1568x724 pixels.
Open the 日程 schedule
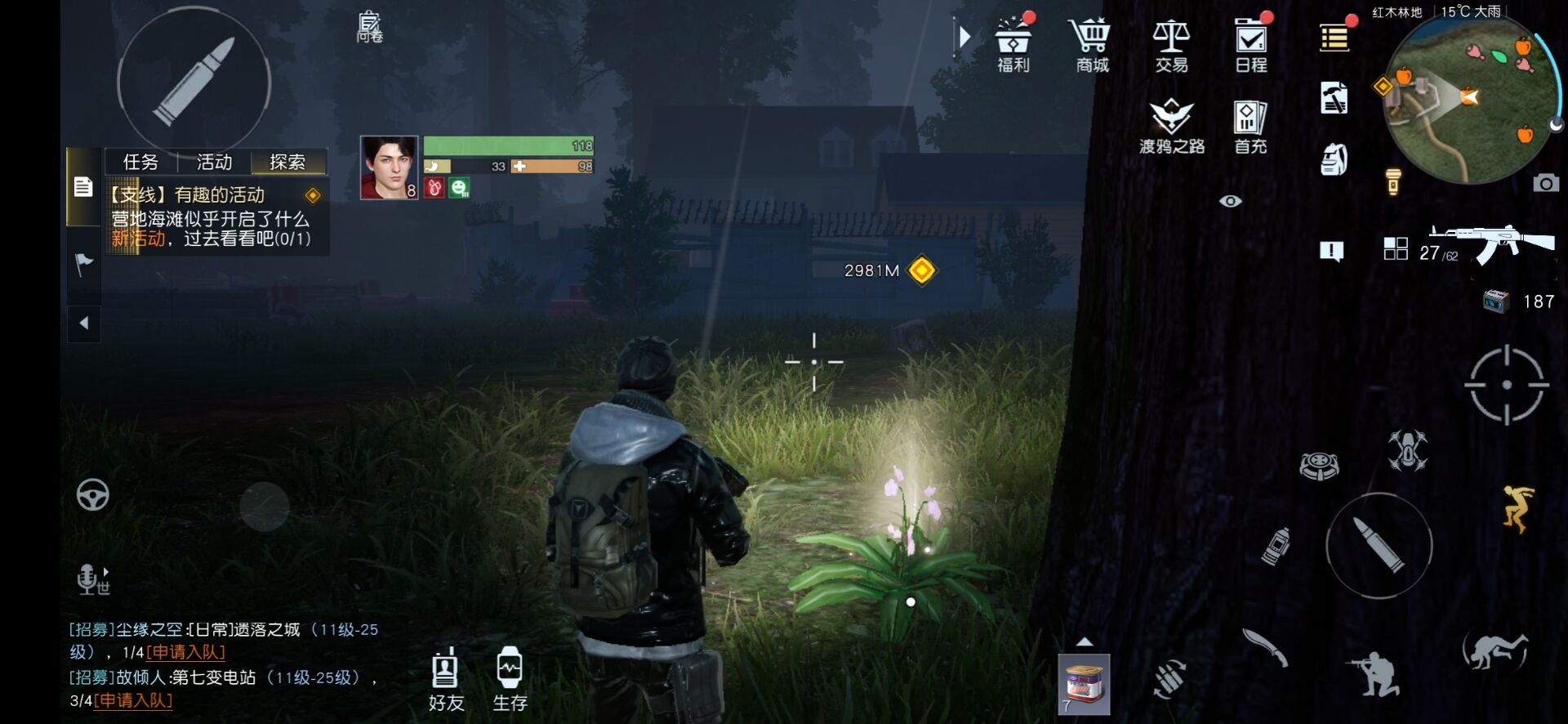click(x=1250, y=44)
